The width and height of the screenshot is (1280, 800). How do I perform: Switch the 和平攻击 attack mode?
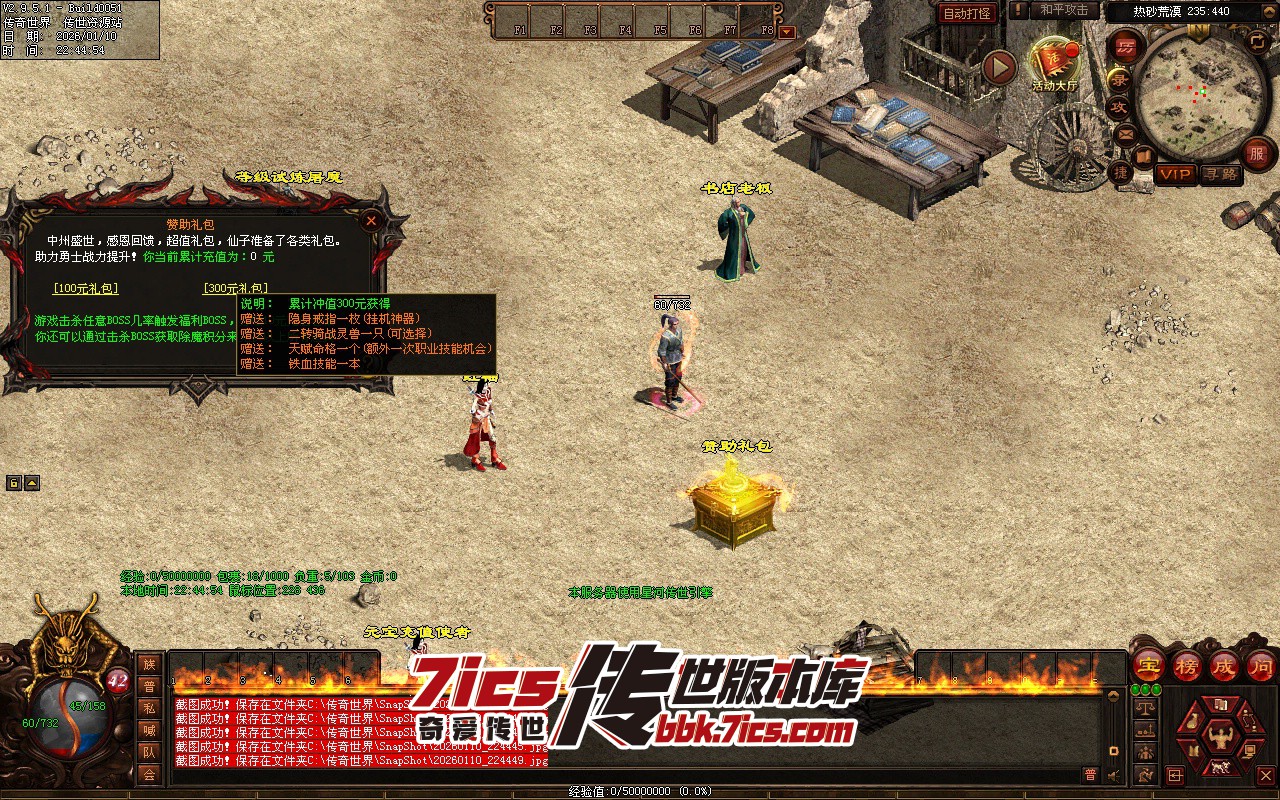(1064, 10)
